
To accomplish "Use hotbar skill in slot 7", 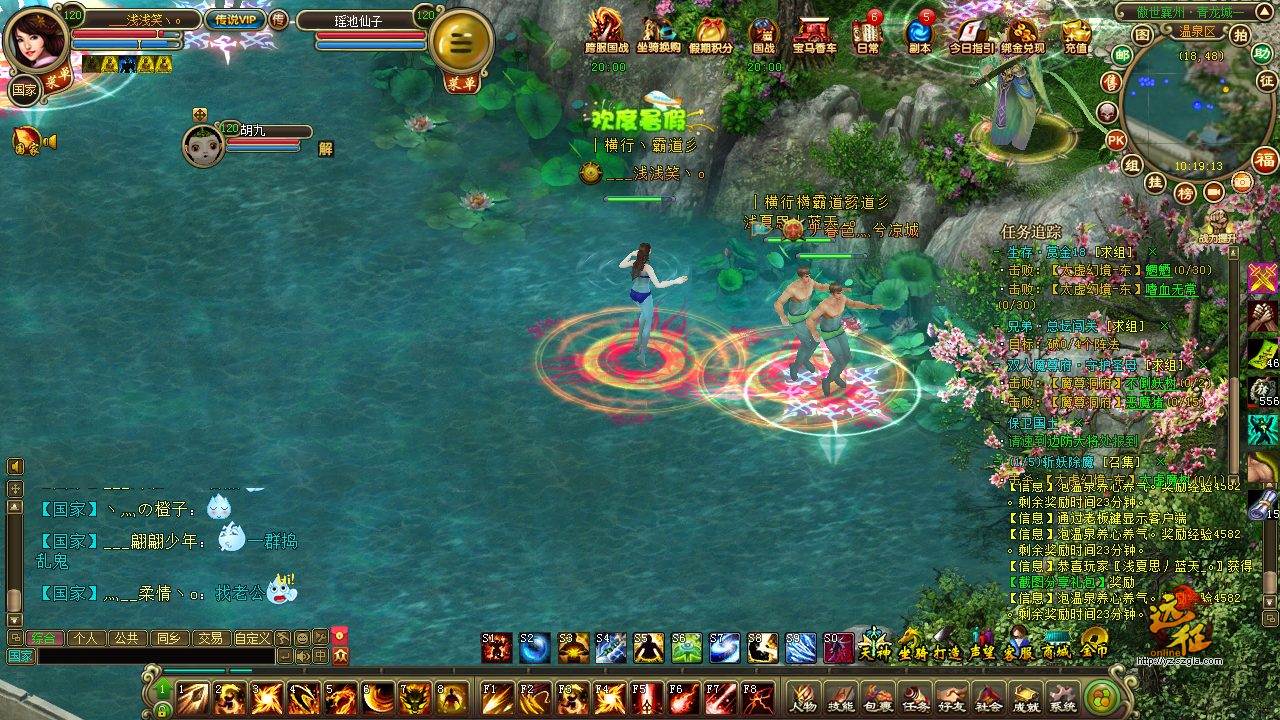I will (x=415, y=698).
